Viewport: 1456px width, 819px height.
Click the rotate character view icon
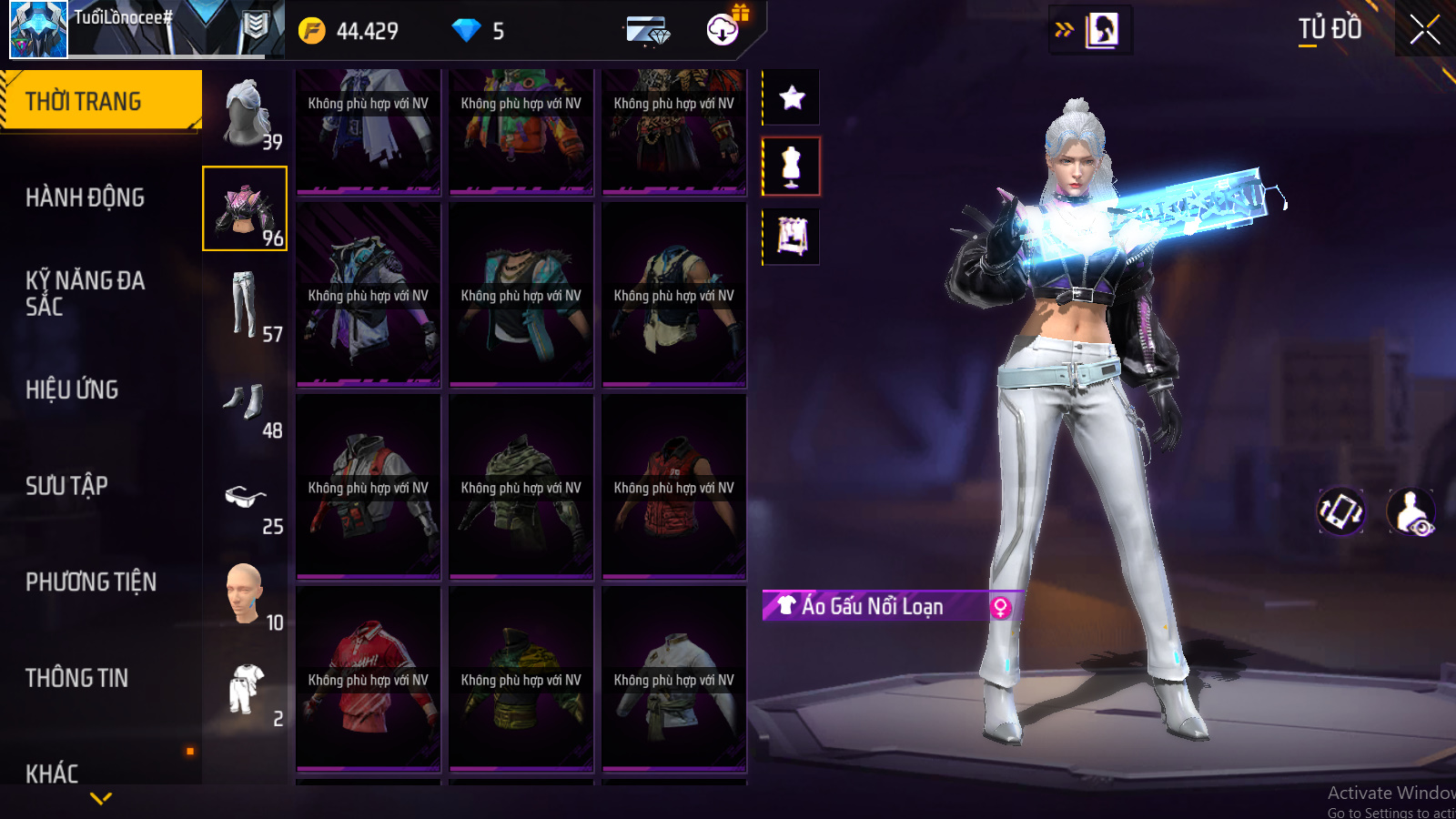(1341, 511)
